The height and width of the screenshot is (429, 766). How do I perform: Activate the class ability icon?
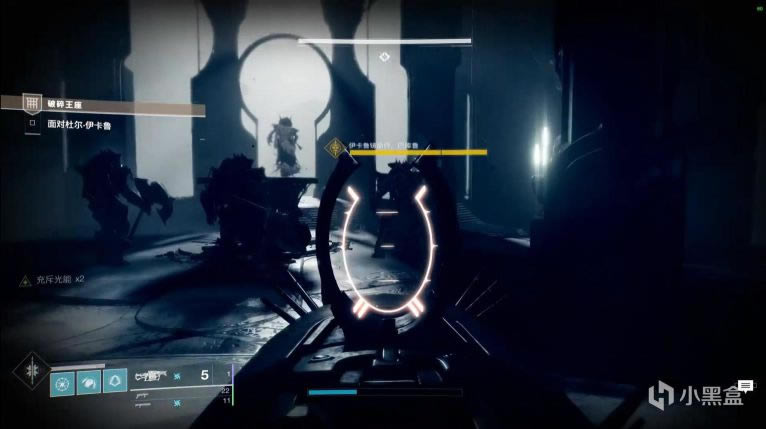tap(117, 380)
